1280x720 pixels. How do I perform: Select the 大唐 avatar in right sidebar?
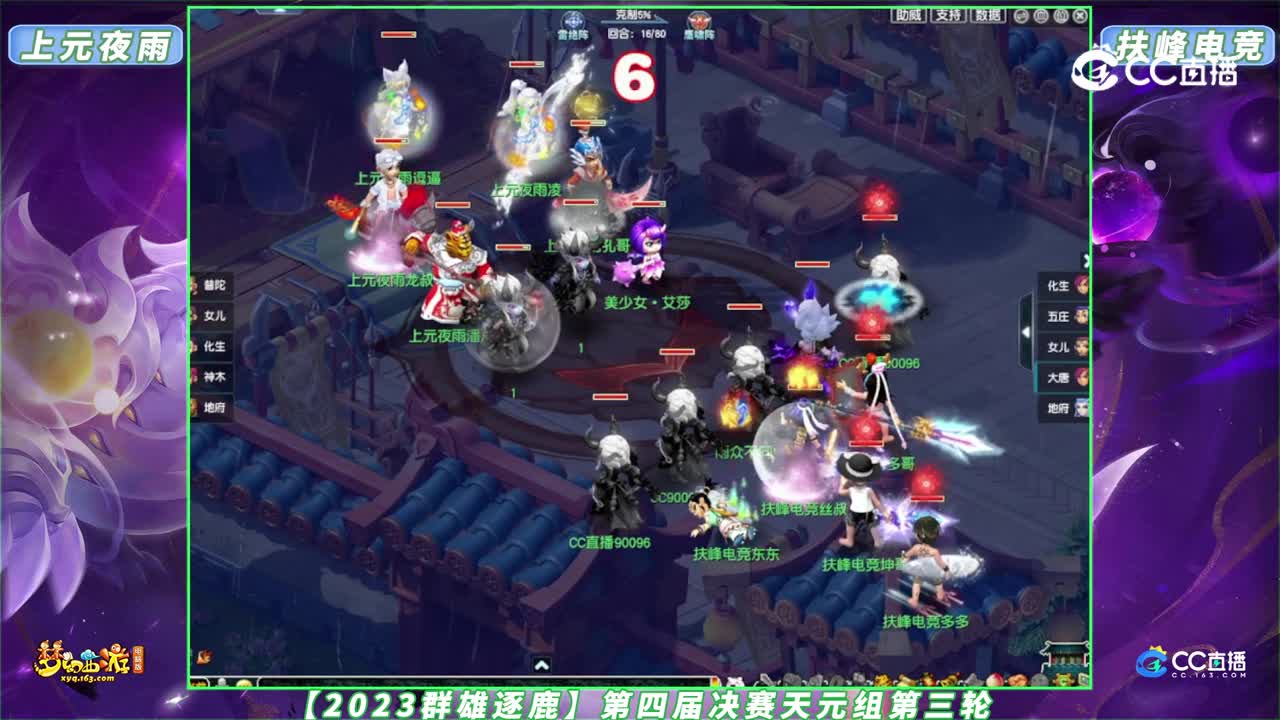click(1080, 376)
